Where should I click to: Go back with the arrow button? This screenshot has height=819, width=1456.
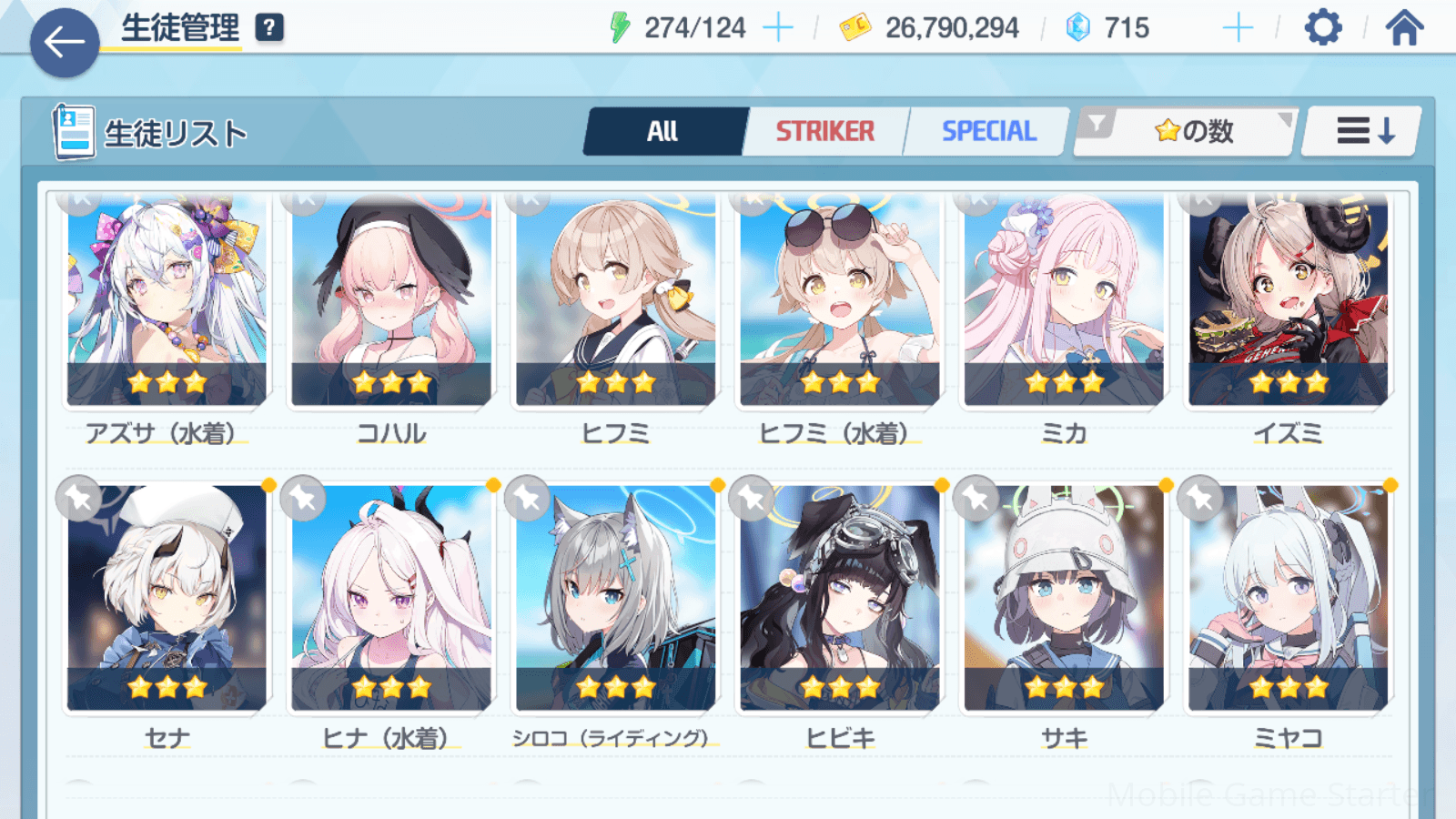65,42
